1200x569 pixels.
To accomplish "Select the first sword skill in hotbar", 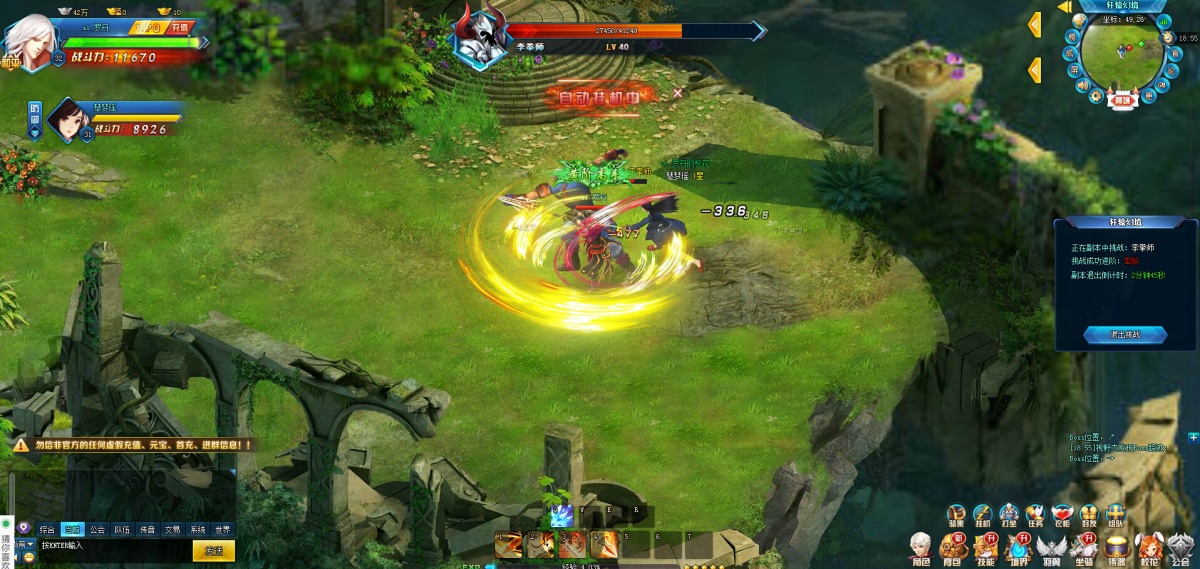I will [510, 546].
